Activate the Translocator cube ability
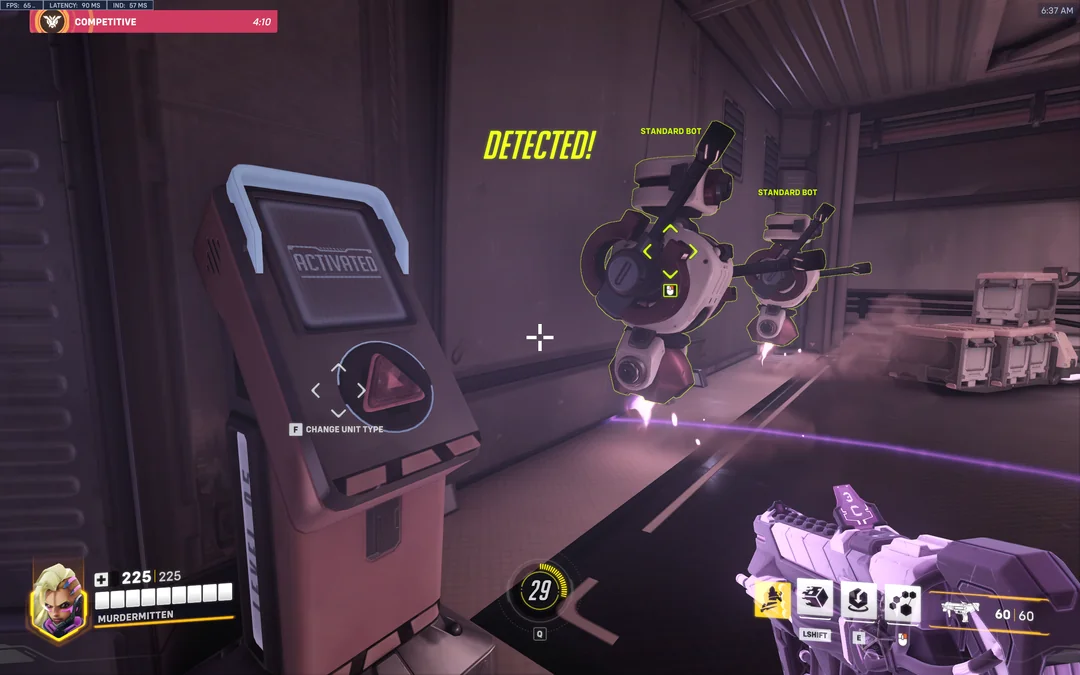Image resolution: width=1080 pixels, height=675 pixels. [815, 600]
